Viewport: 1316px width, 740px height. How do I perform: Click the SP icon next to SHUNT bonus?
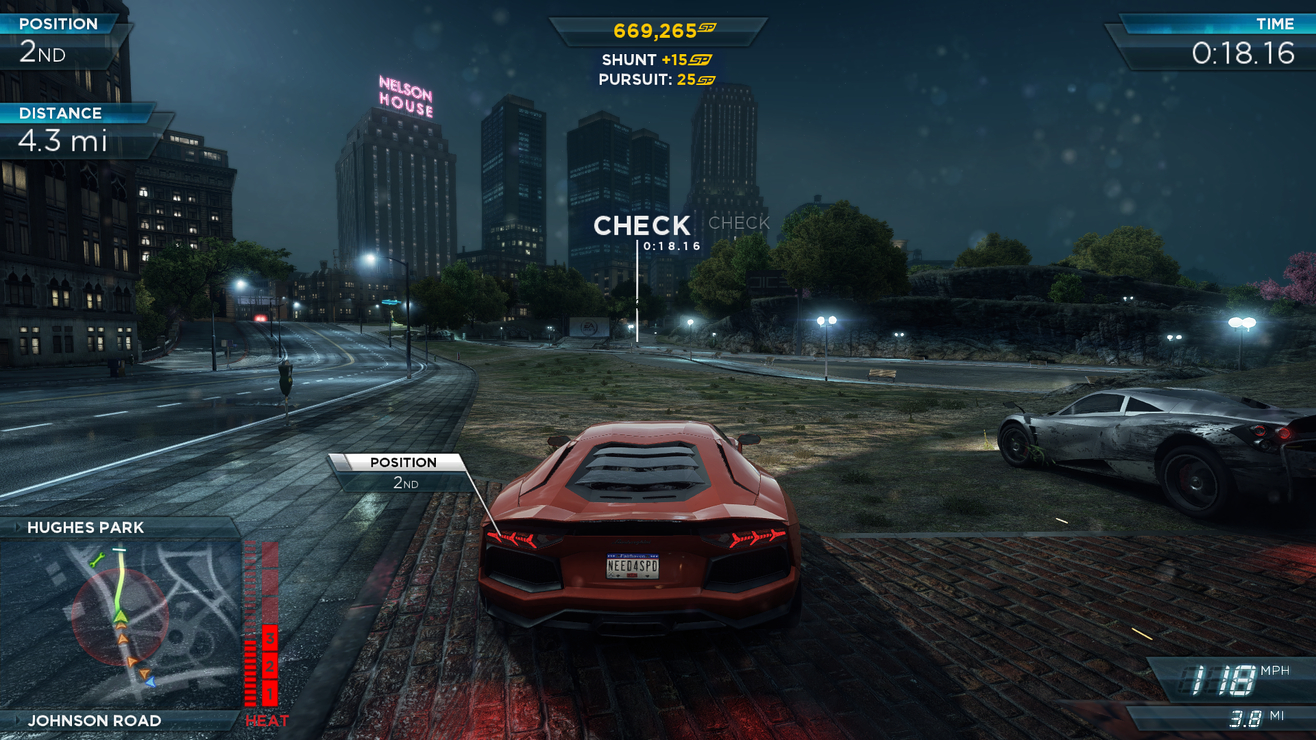700,60
